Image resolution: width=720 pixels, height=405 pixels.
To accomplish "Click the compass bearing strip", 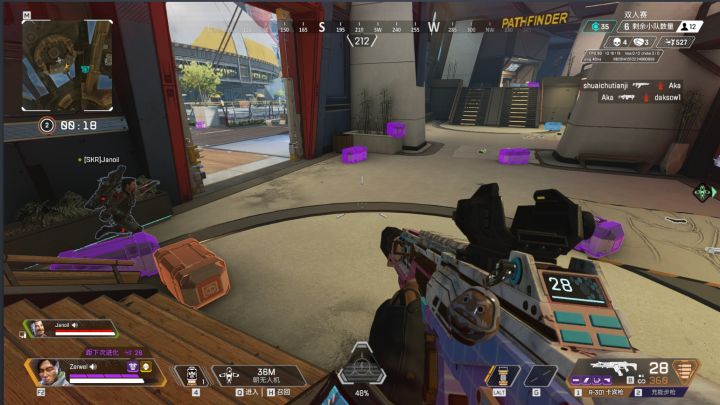I will tap(362, 28).
